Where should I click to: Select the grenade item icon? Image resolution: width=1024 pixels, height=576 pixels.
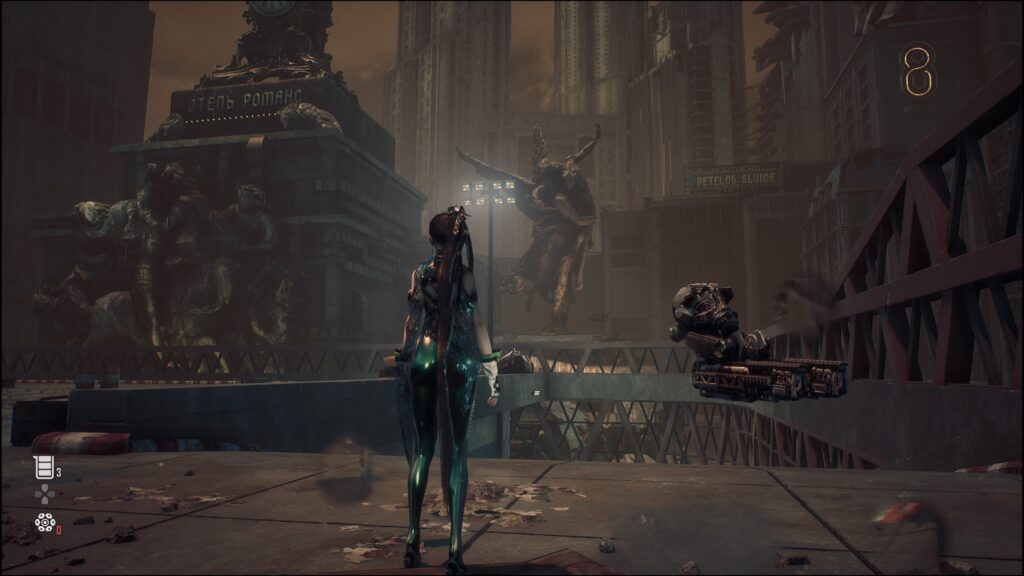click(x=44, y=521)
